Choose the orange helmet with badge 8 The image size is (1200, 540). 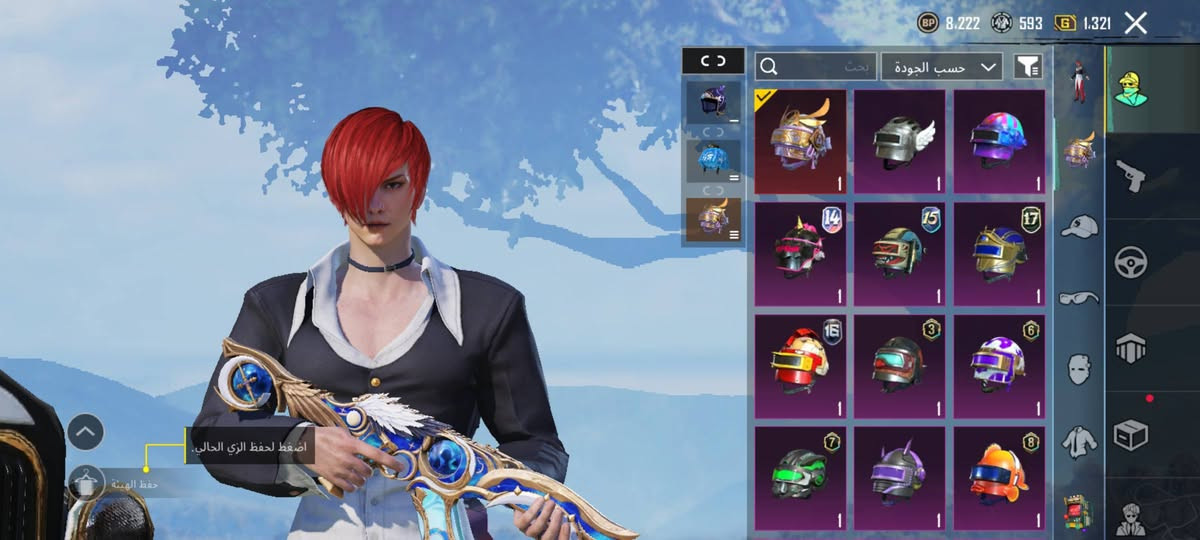pos(999,478)
